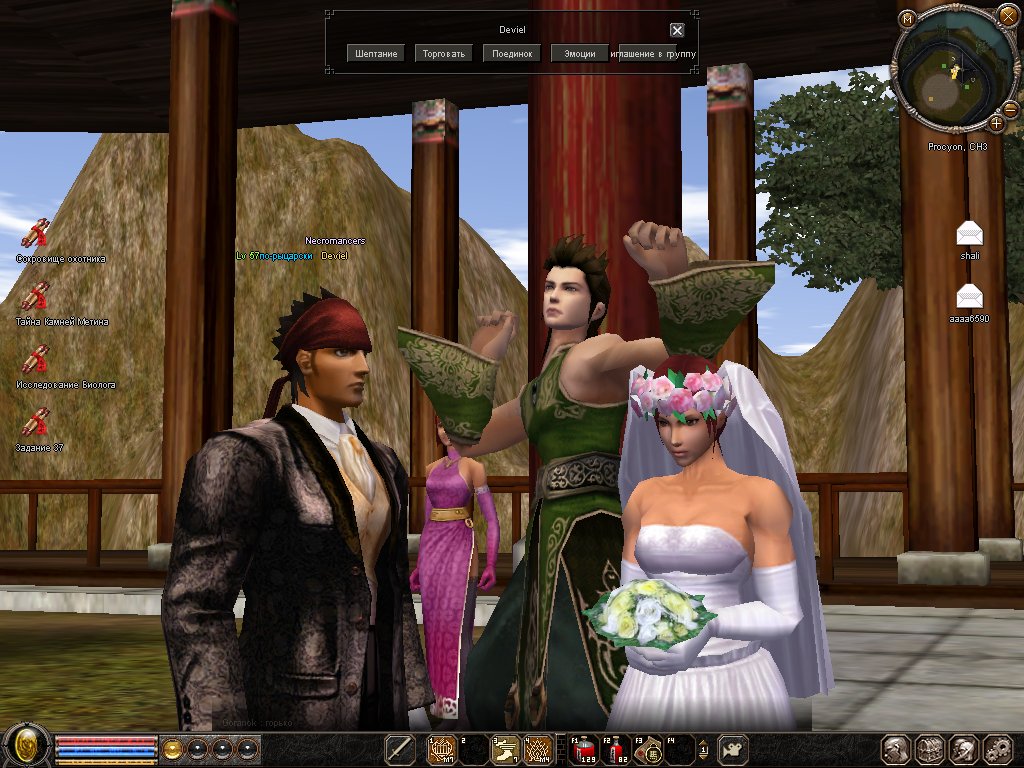Invite Deviel to group
1024x768 pixels.
(x=657, y=53)
